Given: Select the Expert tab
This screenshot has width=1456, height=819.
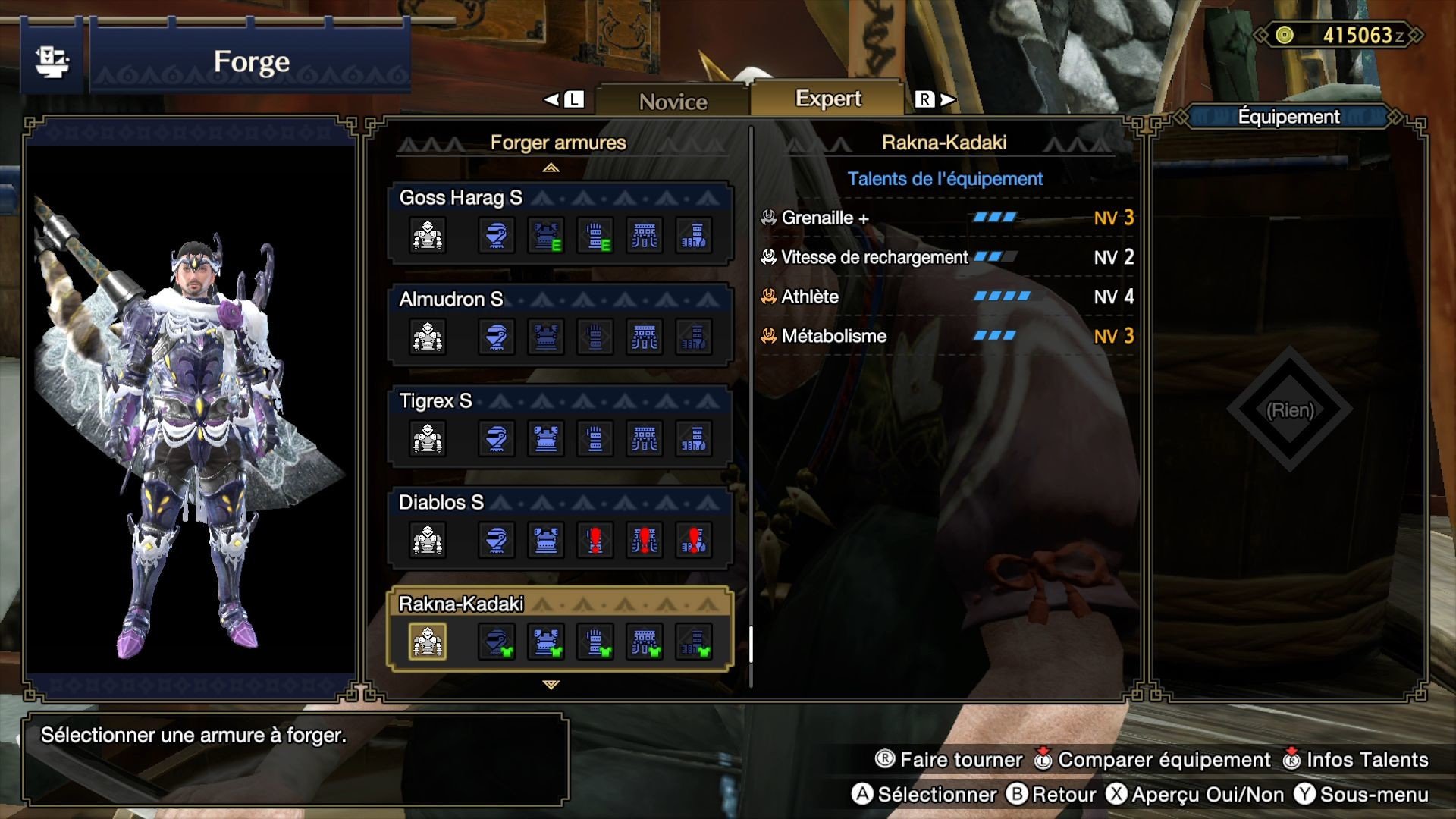Looking at the screenshot, I should 827,98.
